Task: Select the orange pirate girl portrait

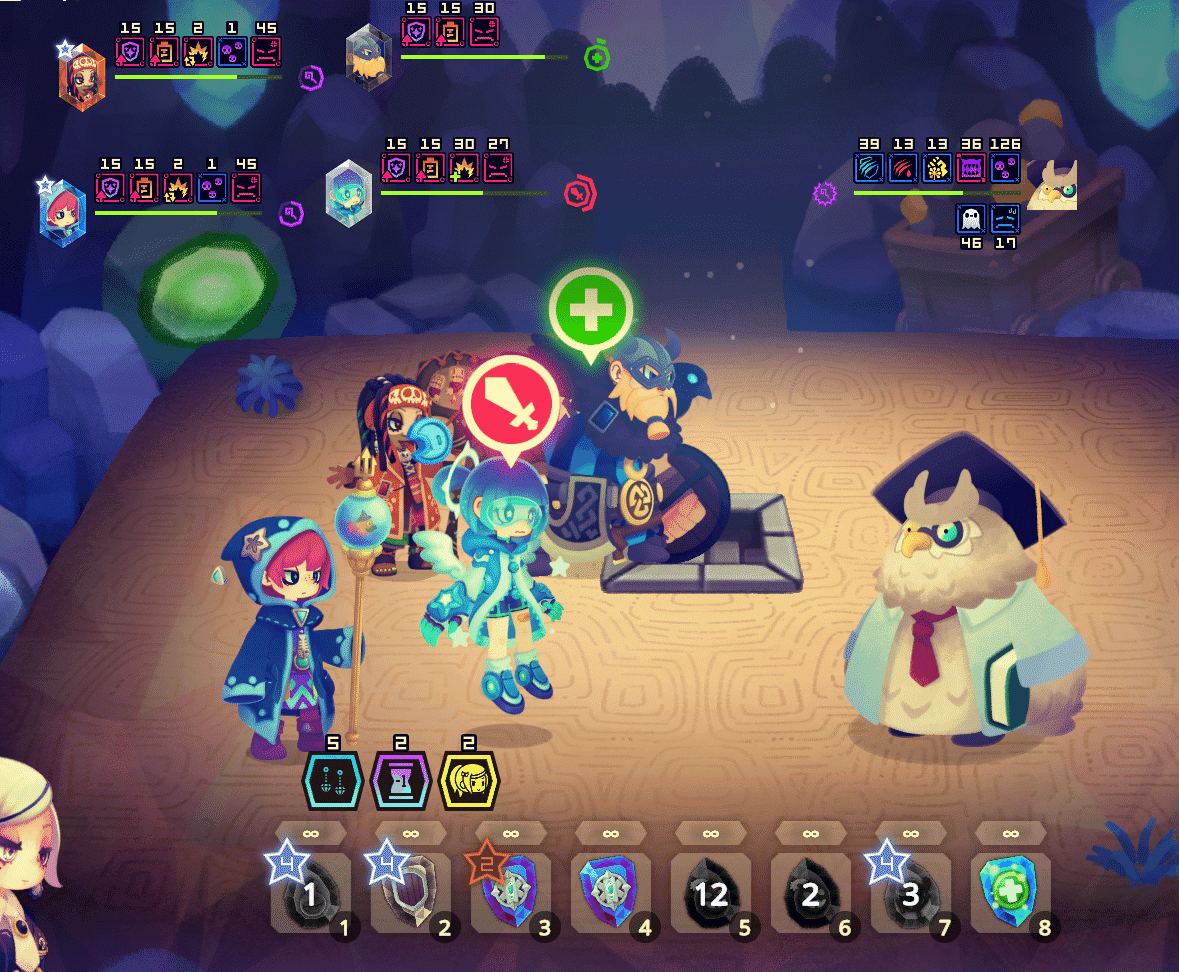Action: point(81,77)
